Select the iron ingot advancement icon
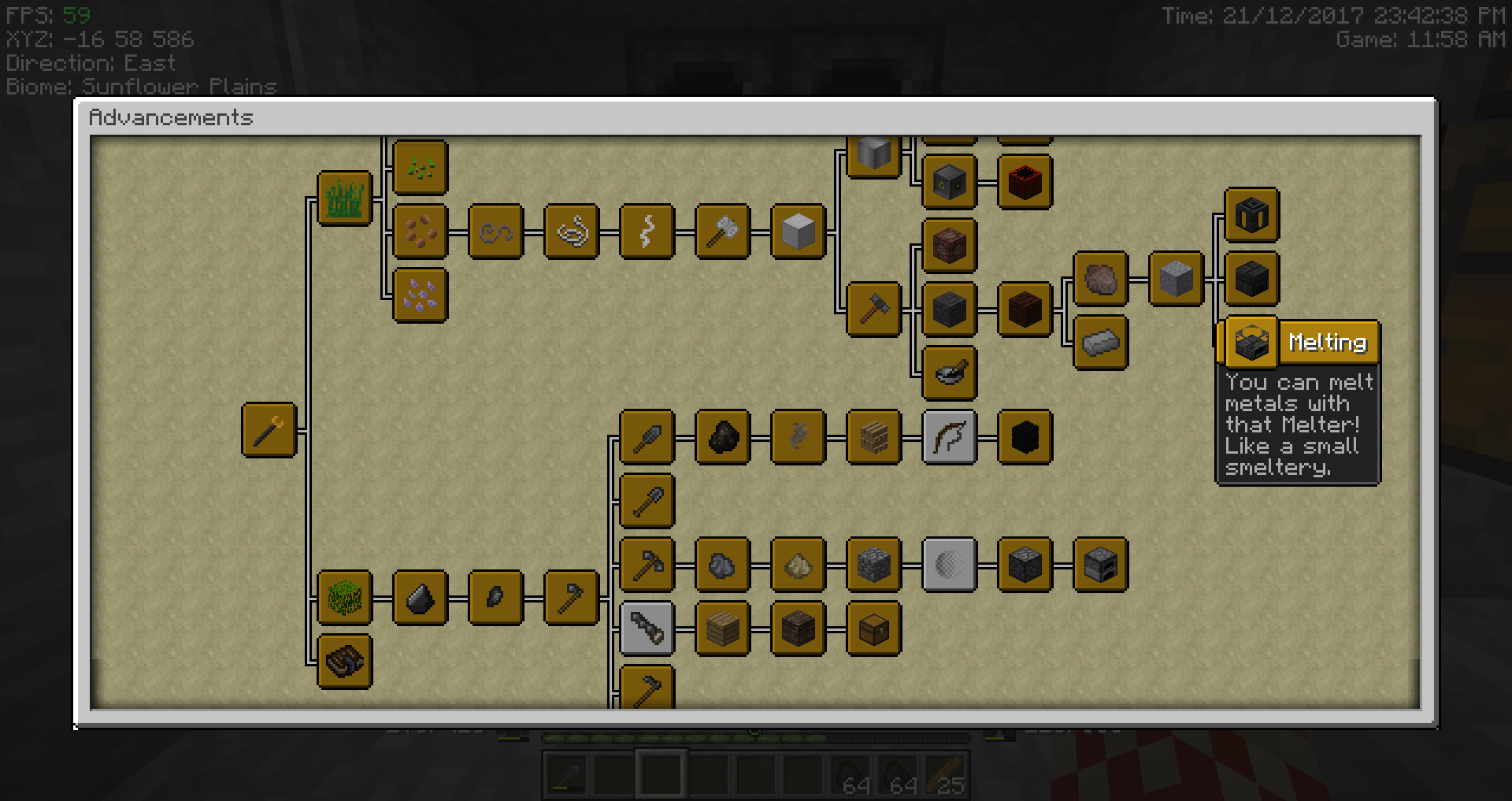1512x801 pixels. click(x=1099, y=342)
